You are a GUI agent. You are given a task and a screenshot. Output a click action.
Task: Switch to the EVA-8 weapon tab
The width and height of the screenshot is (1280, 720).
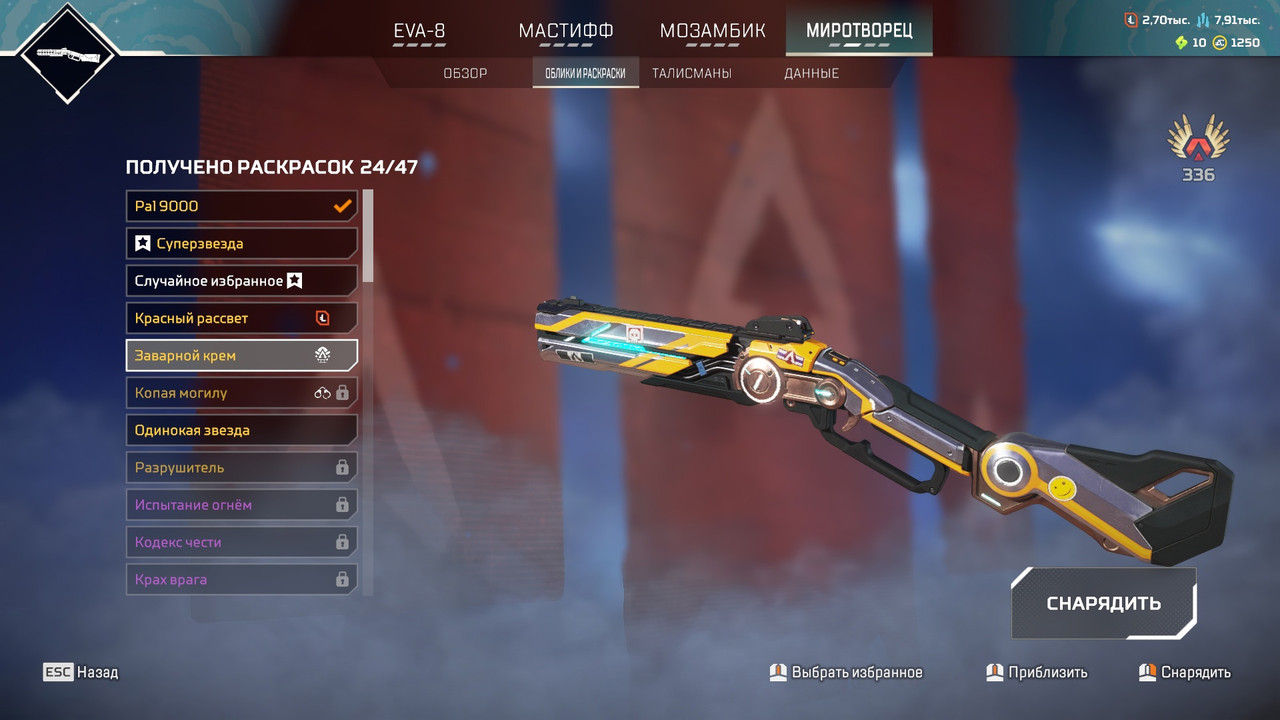419,31
